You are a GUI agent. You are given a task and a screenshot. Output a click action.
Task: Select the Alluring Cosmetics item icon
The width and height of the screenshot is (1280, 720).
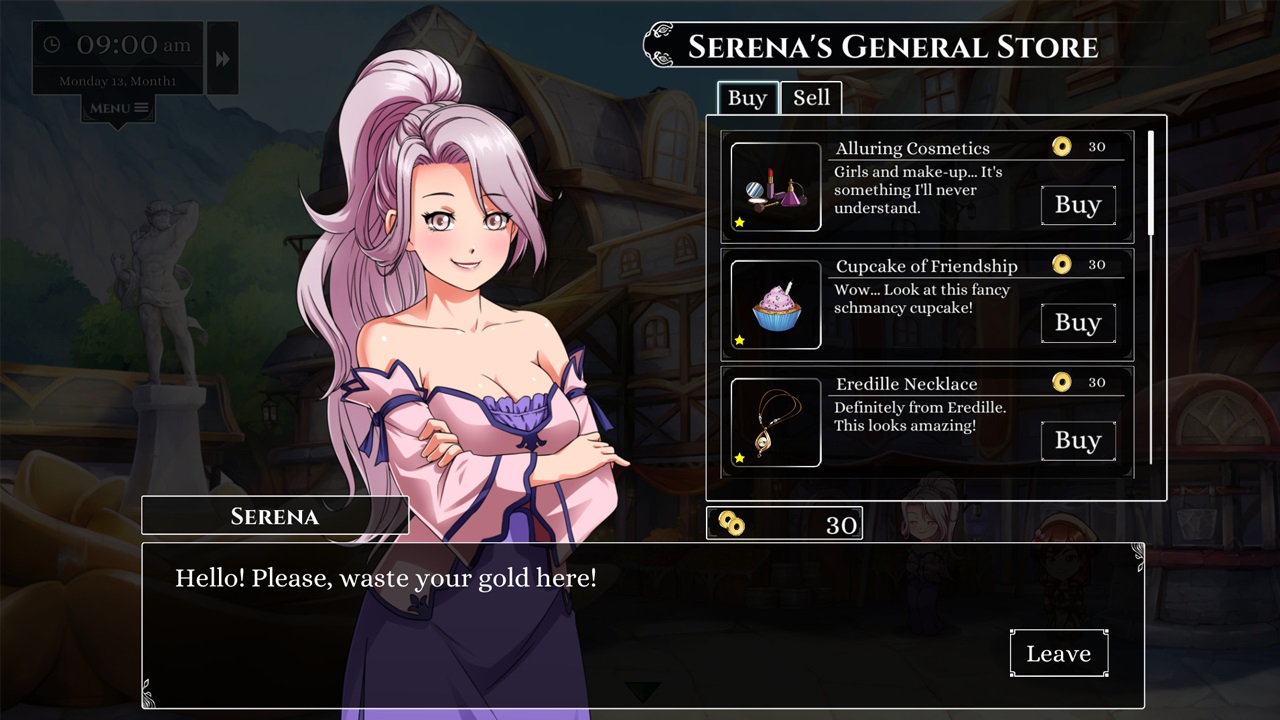coord(775,186)
